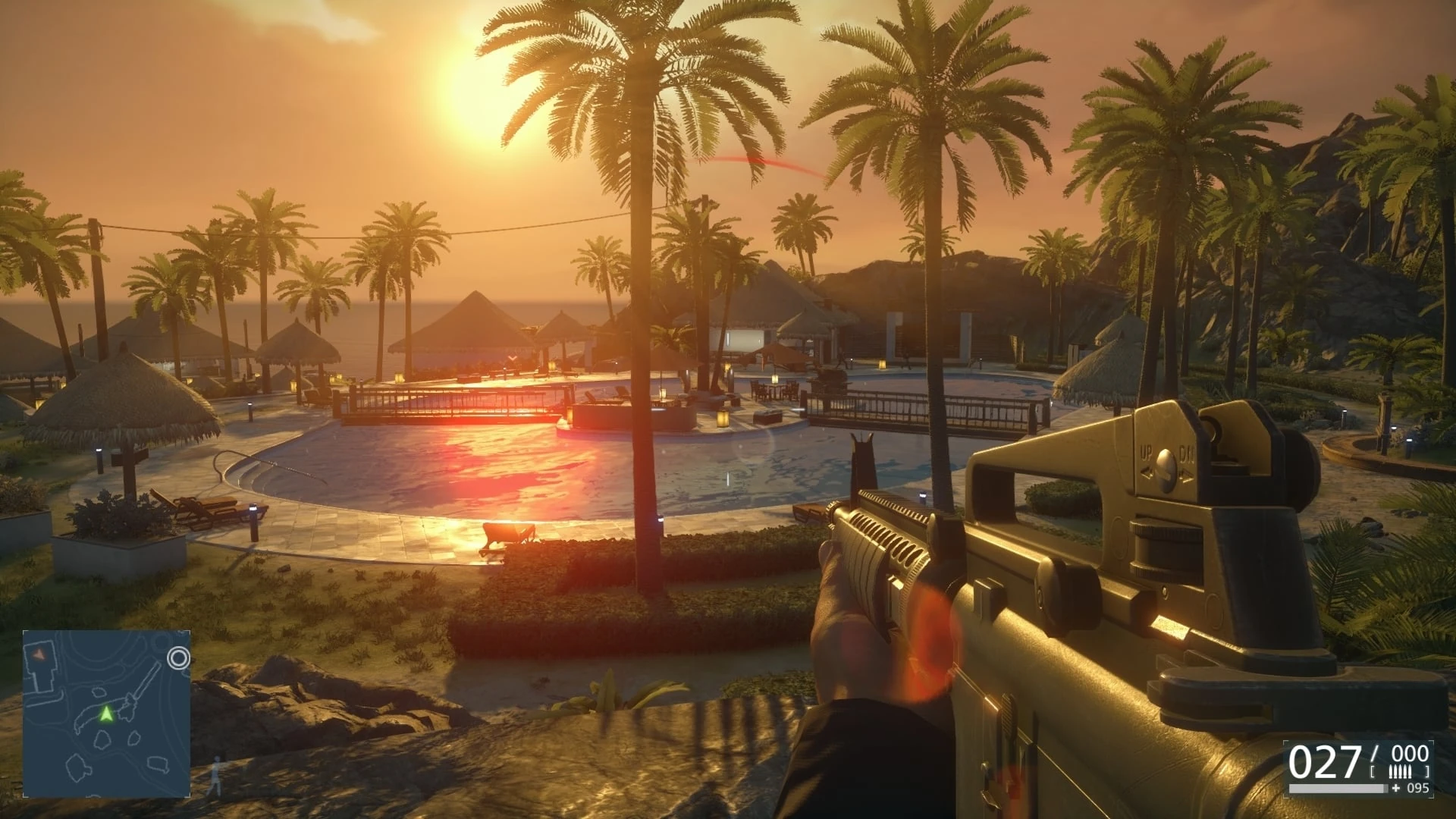The width and height of the screenshot is (1456, 819).
Task: Click the green player arrow on minimap
Action: [106, 714]
